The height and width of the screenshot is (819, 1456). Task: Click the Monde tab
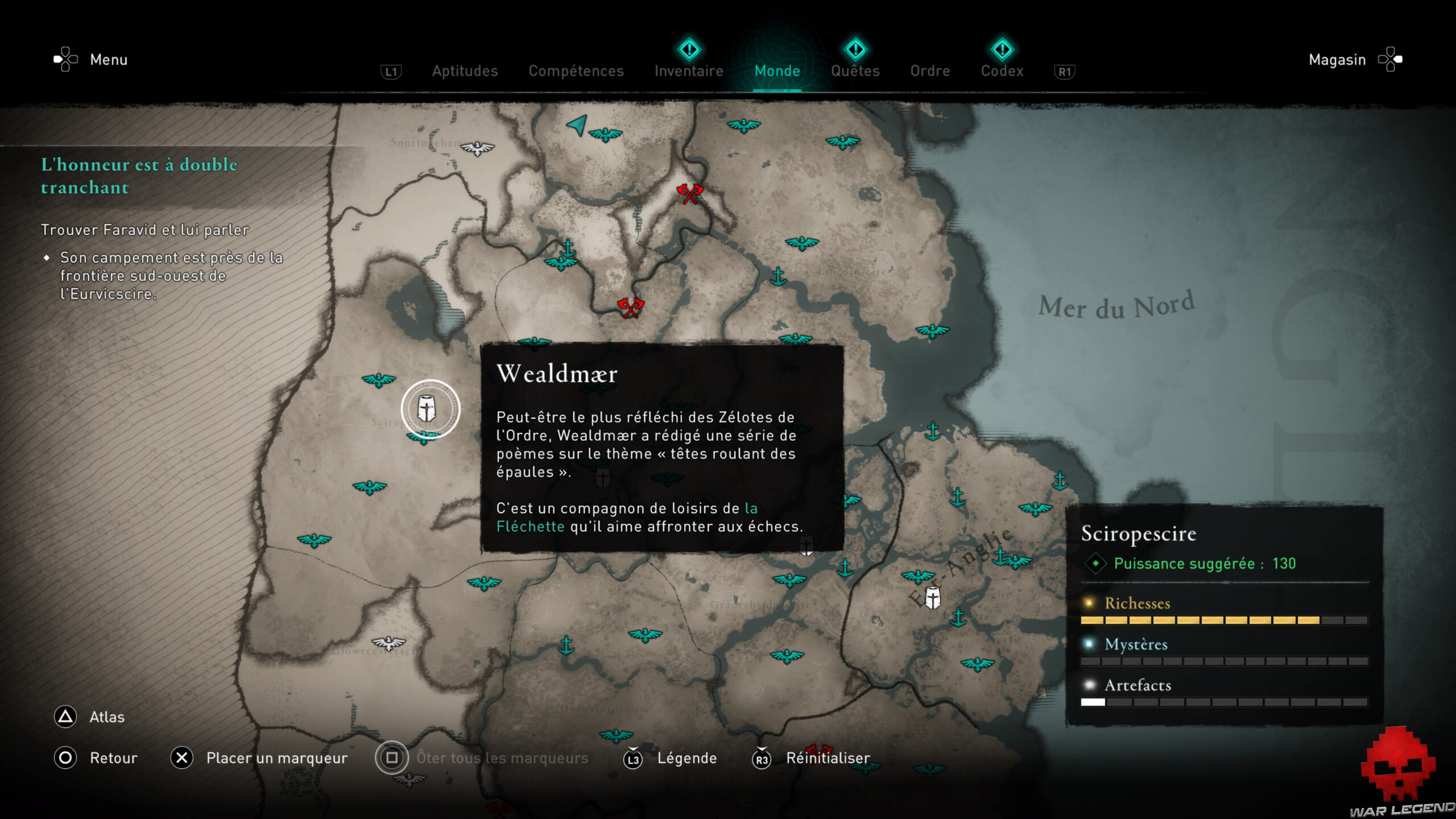777,71
